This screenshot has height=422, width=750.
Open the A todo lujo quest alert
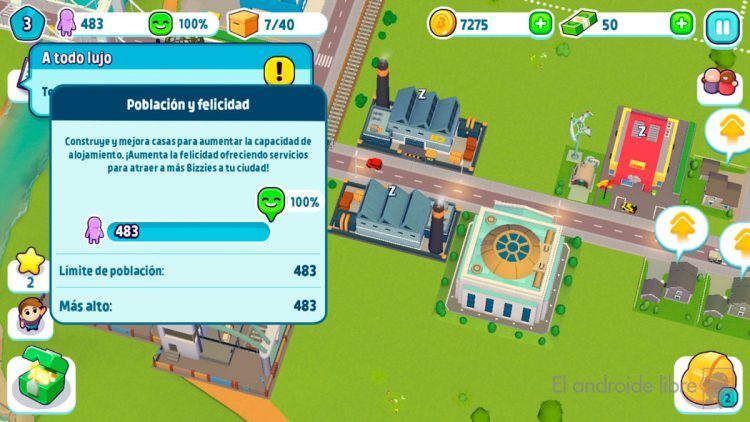279,70
